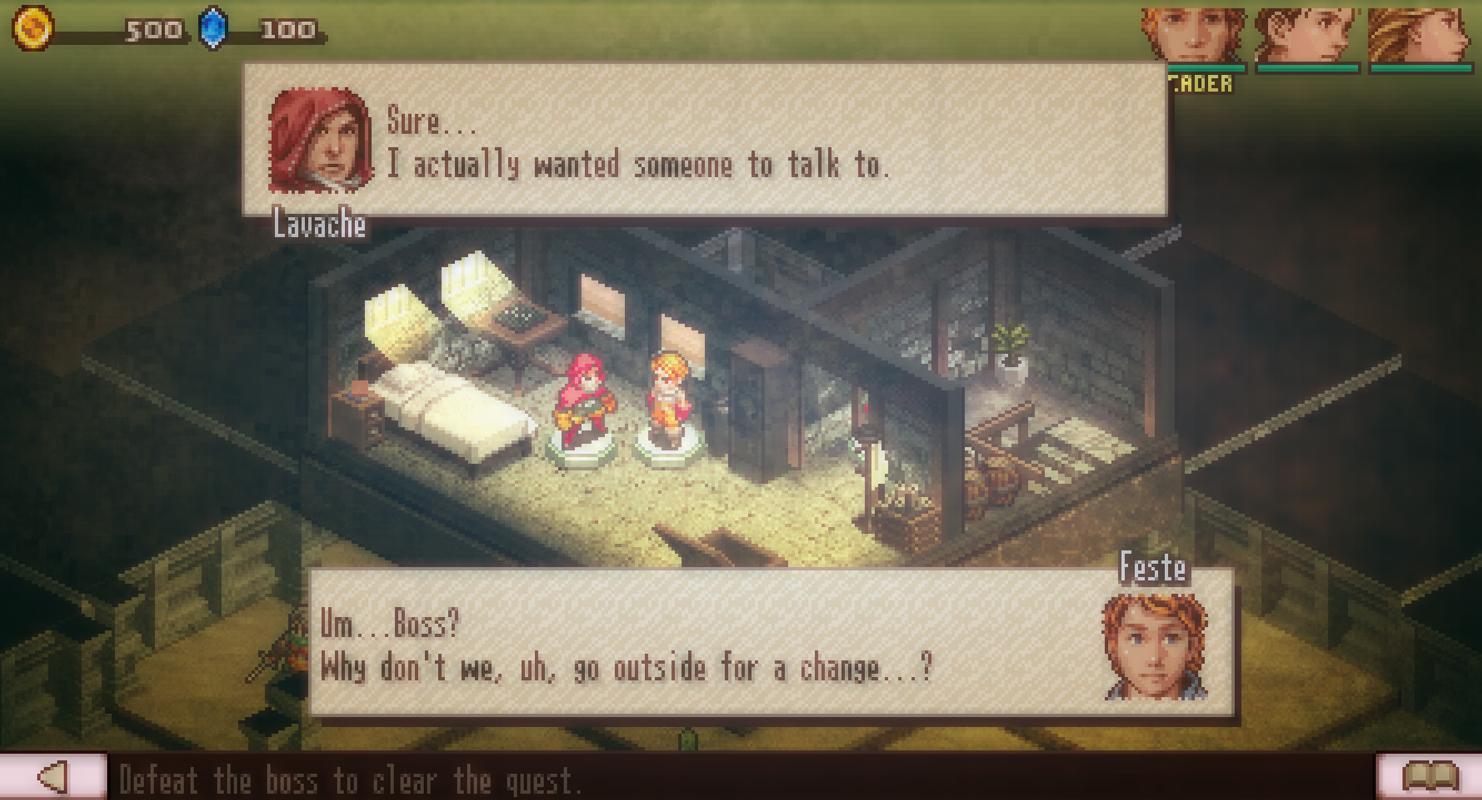1482x800 pixels.
Task: Click Lavache's dialogue box
Action: 704,140
